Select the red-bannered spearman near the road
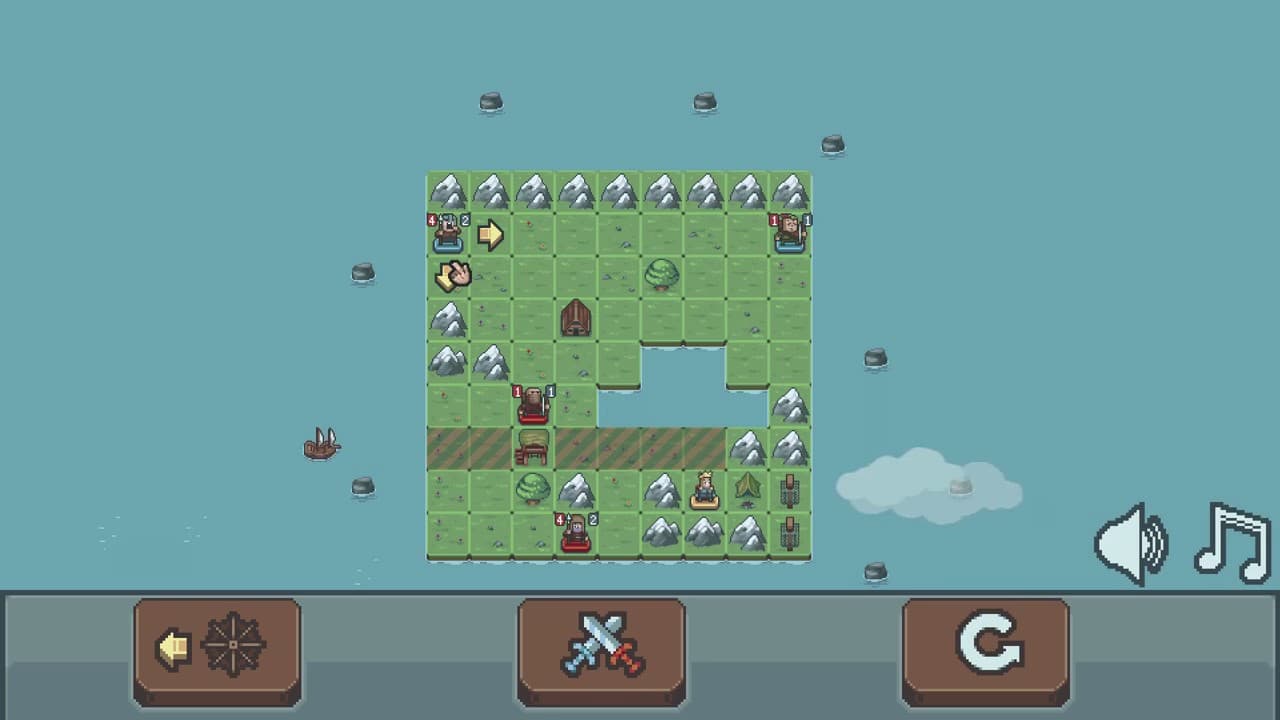1280x720 pixels. tap(531, 406)
